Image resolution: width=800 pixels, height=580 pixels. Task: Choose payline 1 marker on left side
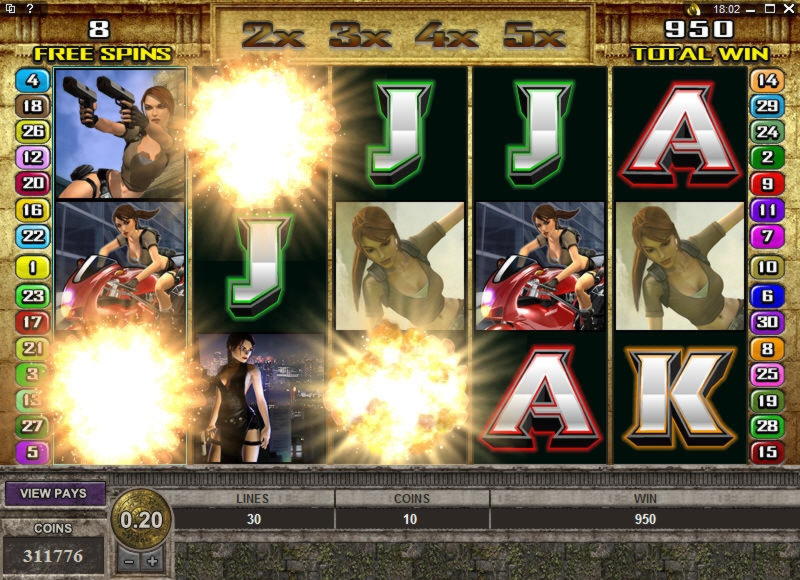click(33, 268)
